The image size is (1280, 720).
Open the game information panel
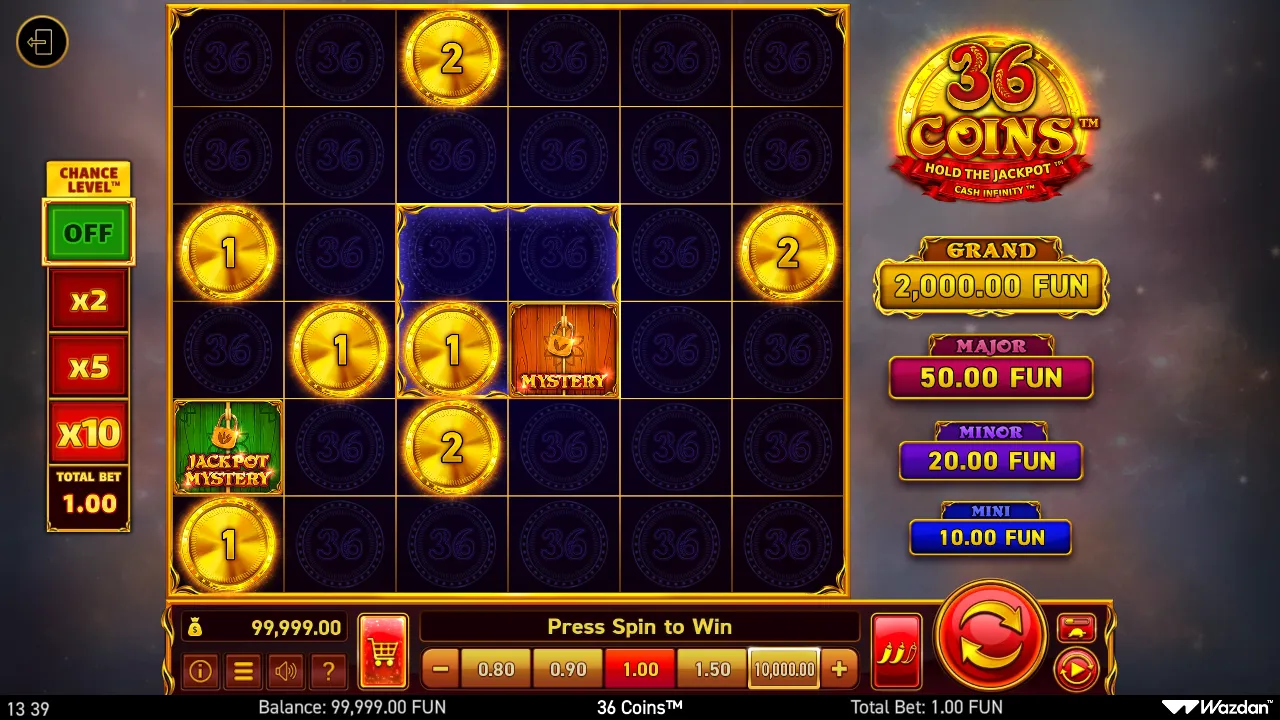coord(201,672)
